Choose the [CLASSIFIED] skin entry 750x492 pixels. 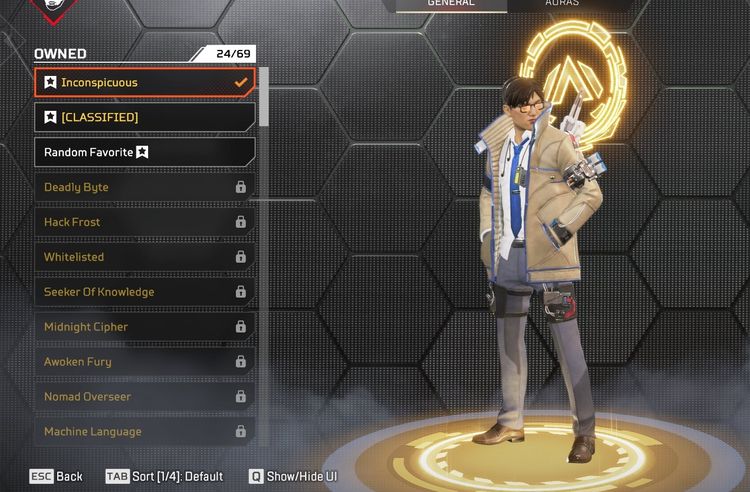coord(145,118)
